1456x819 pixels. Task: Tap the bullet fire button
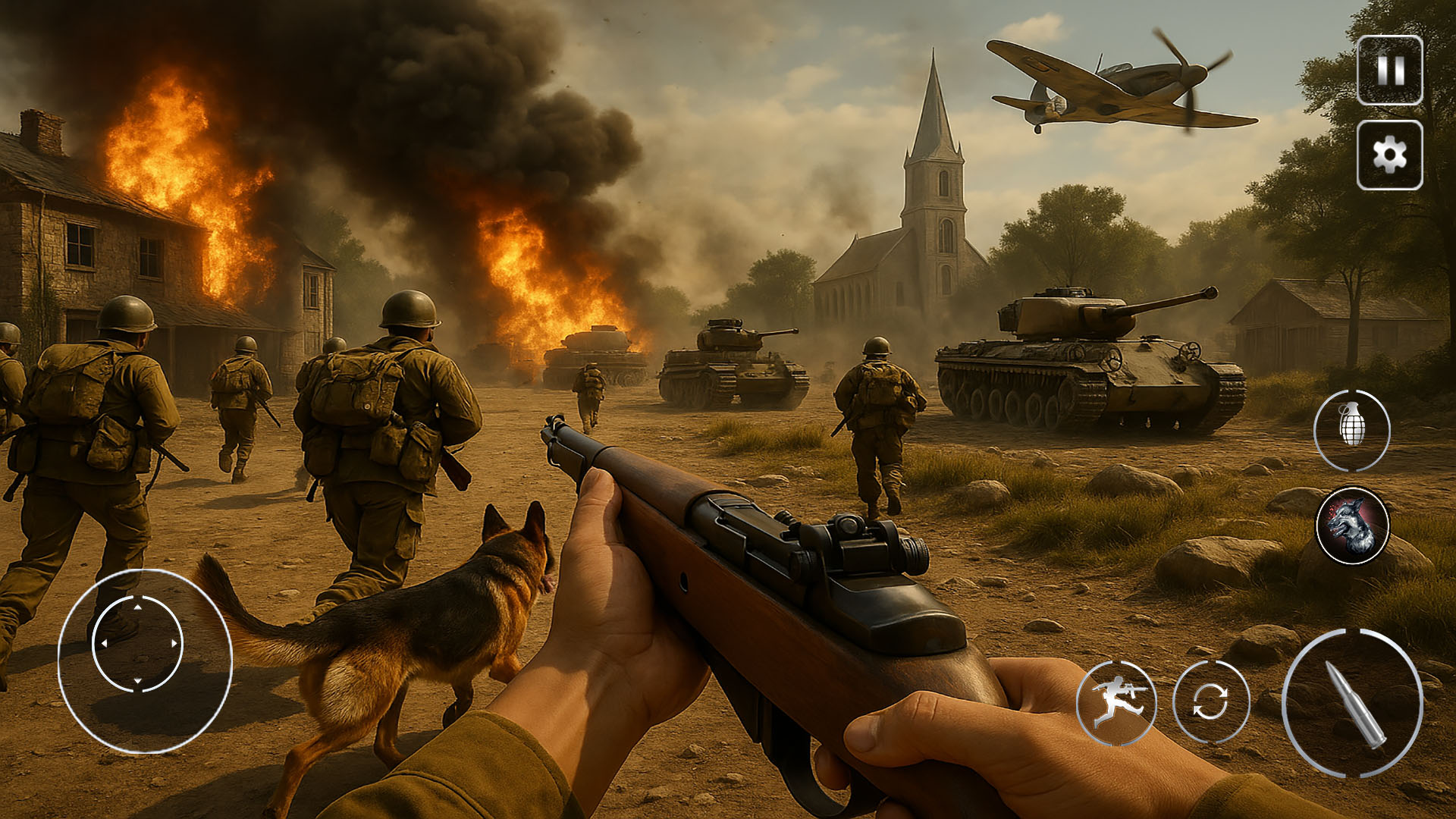1352,703
